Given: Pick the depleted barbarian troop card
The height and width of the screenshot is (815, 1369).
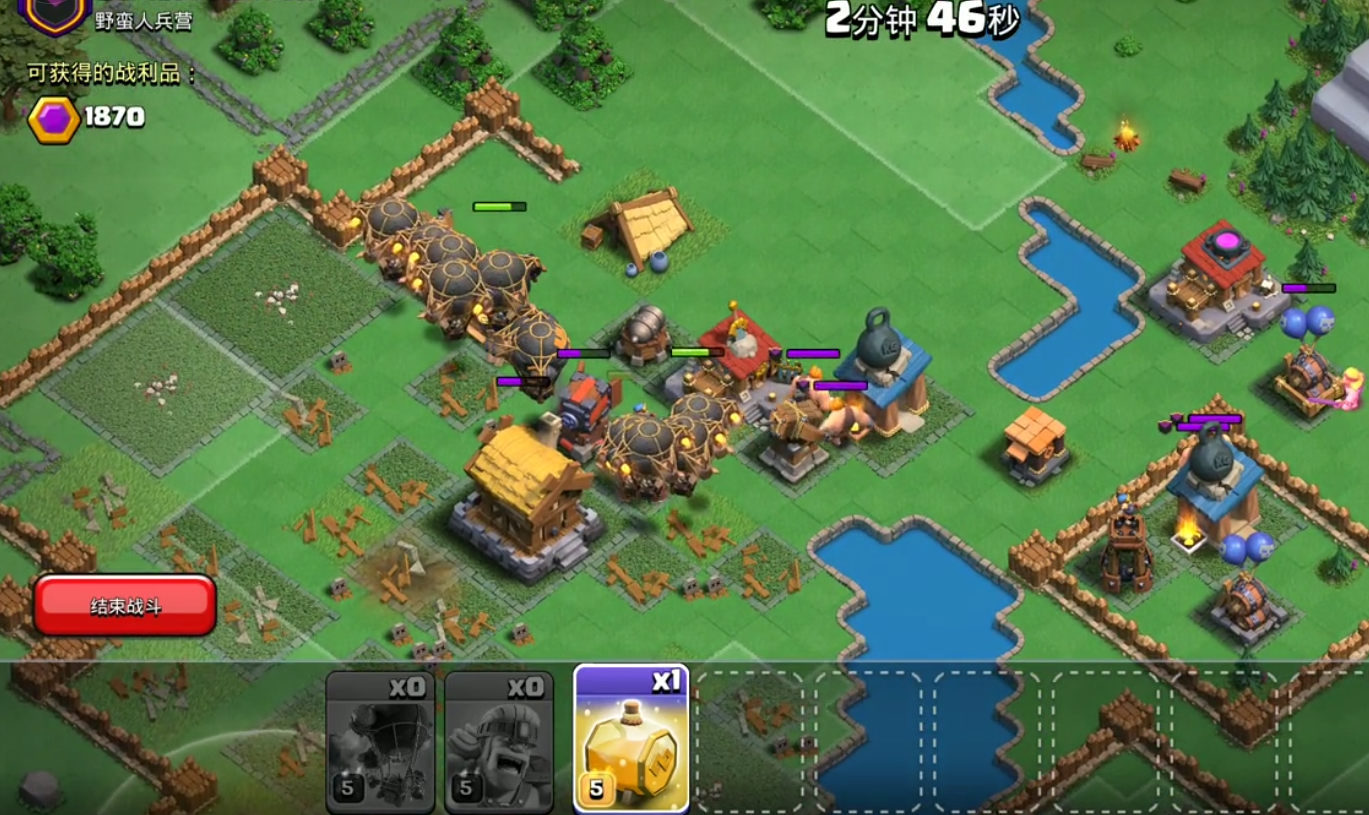Looking at the screenshot, I should [498, 742].
